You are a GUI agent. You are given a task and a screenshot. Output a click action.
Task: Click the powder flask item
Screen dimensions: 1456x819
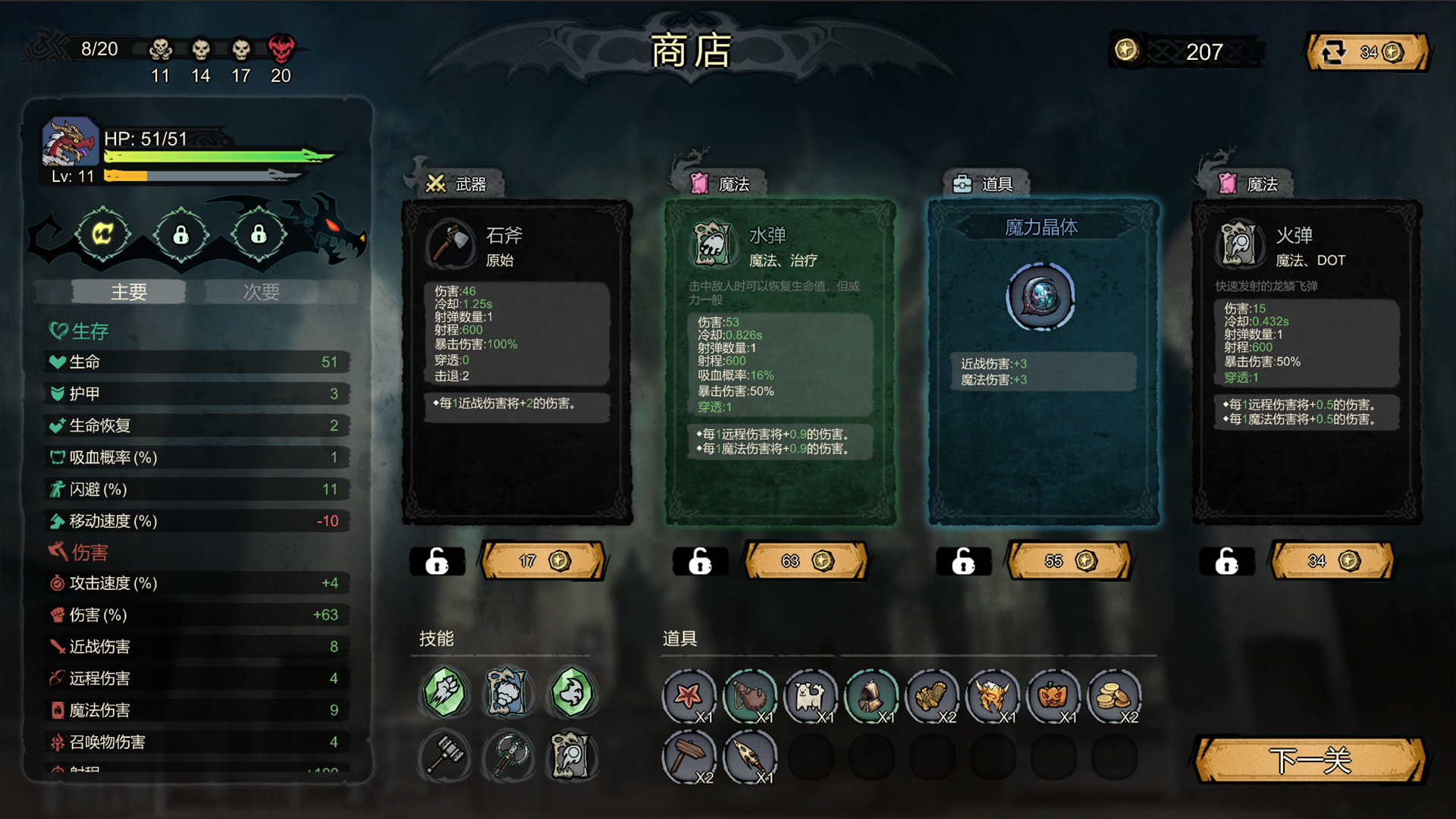[750, 695]
